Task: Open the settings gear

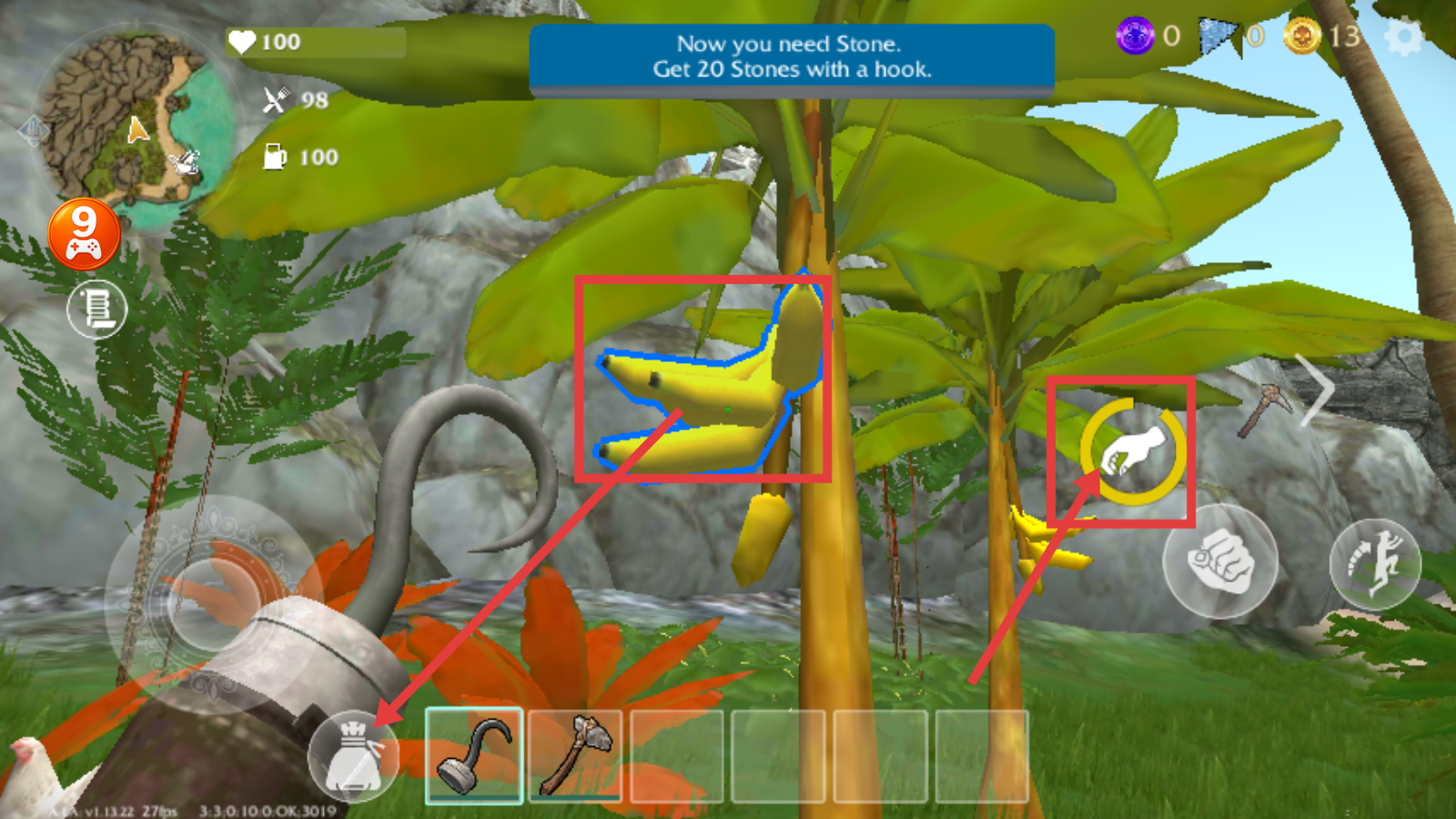Action: tap(1403, 38)
